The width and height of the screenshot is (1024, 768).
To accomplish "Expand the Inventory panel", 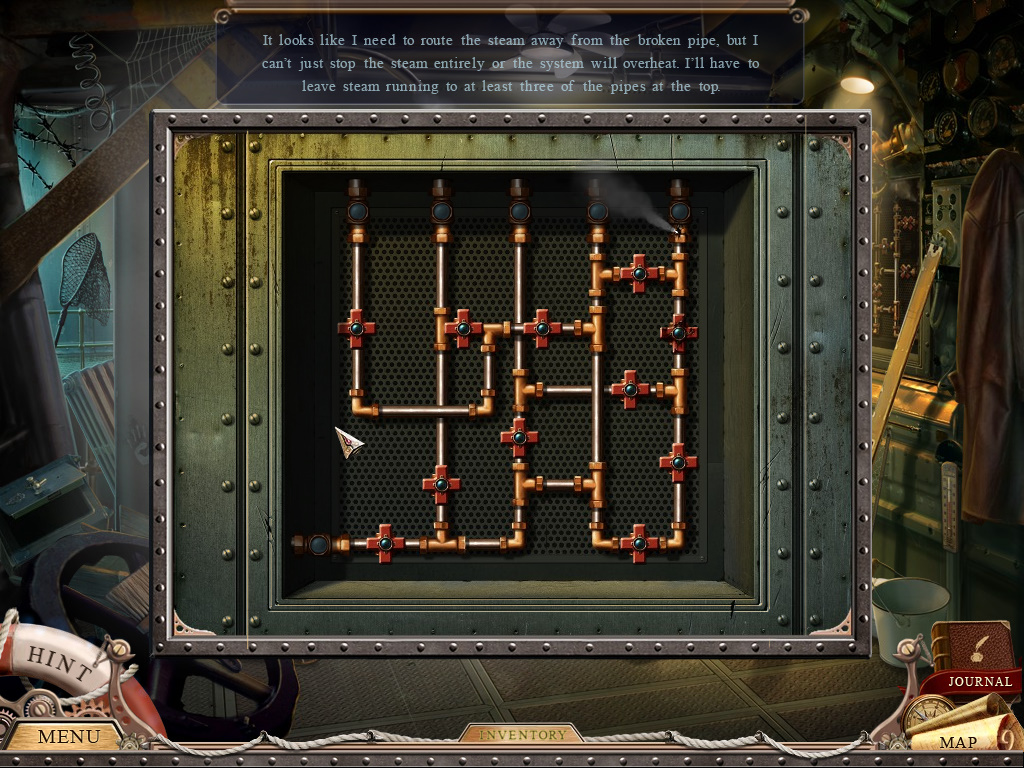I will [521, 735].
